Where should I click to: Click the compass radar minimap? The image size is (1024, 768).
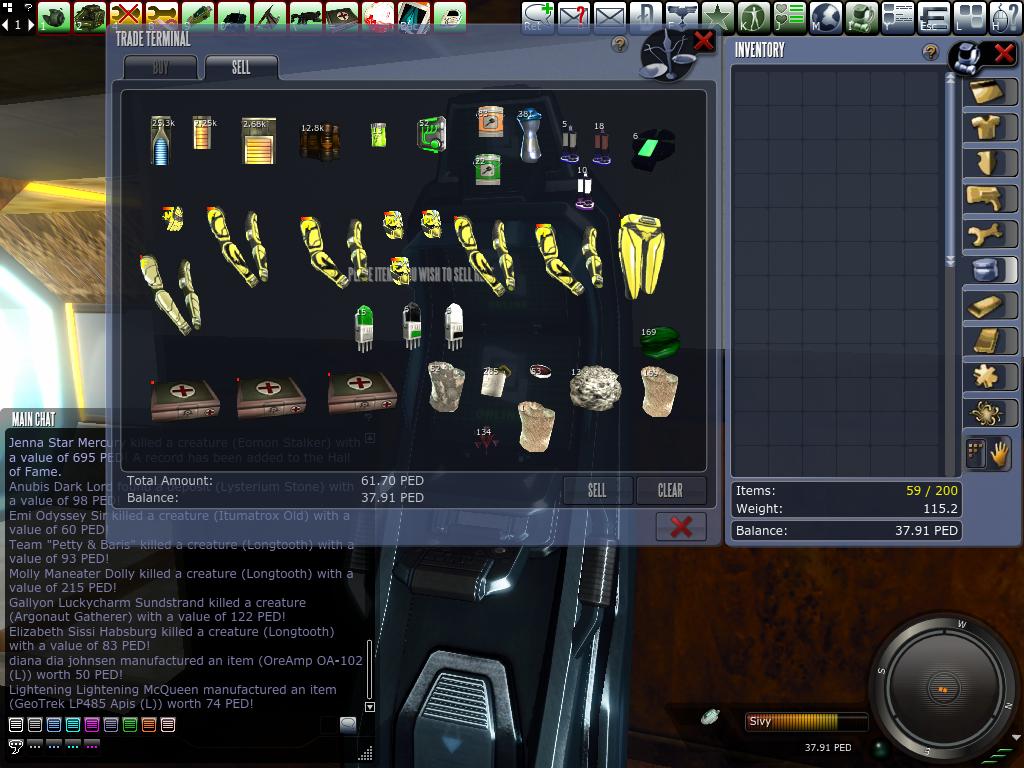coord(943,689)
